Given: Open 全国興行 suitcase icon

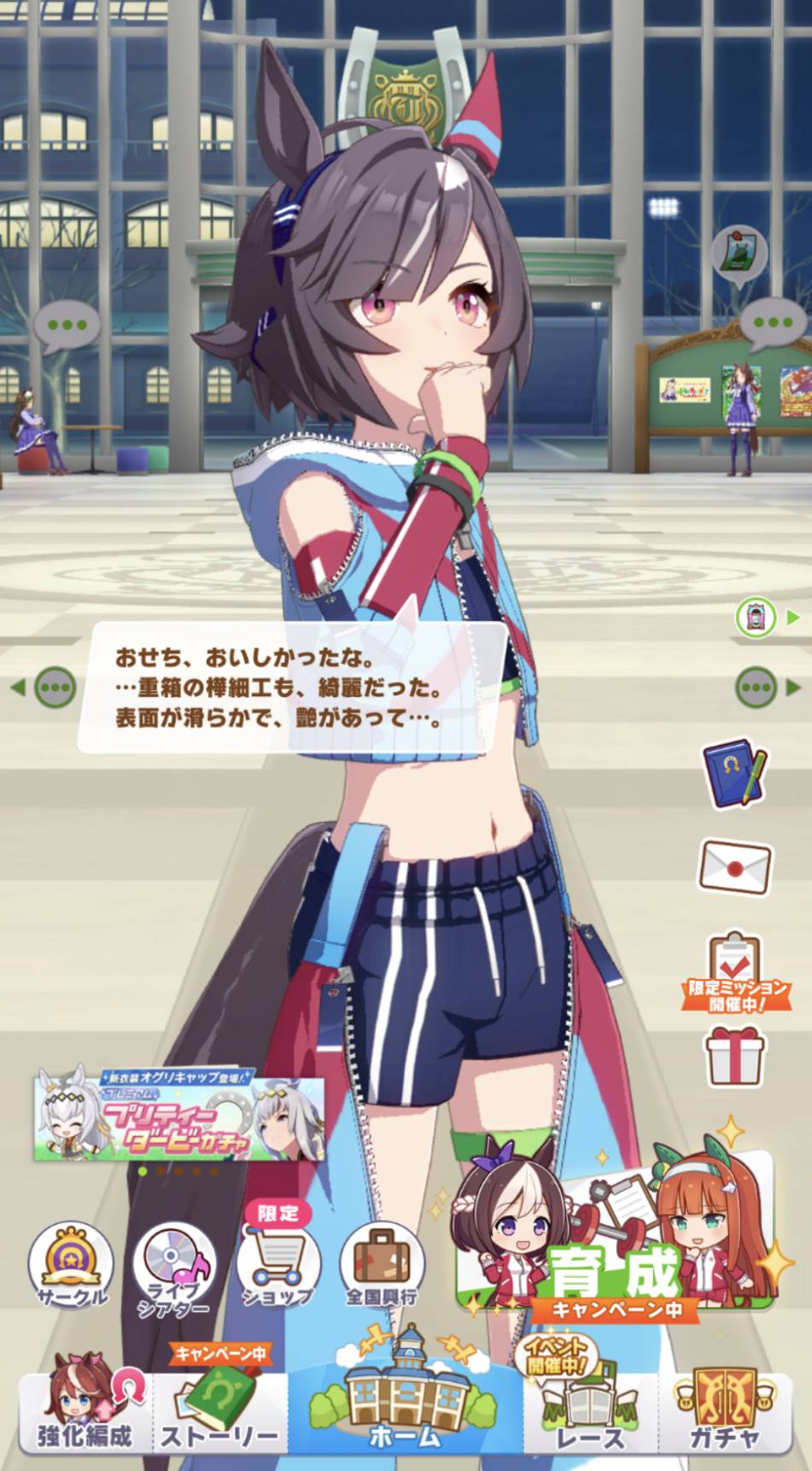Looking at the screenshot, I should 382,1265.
